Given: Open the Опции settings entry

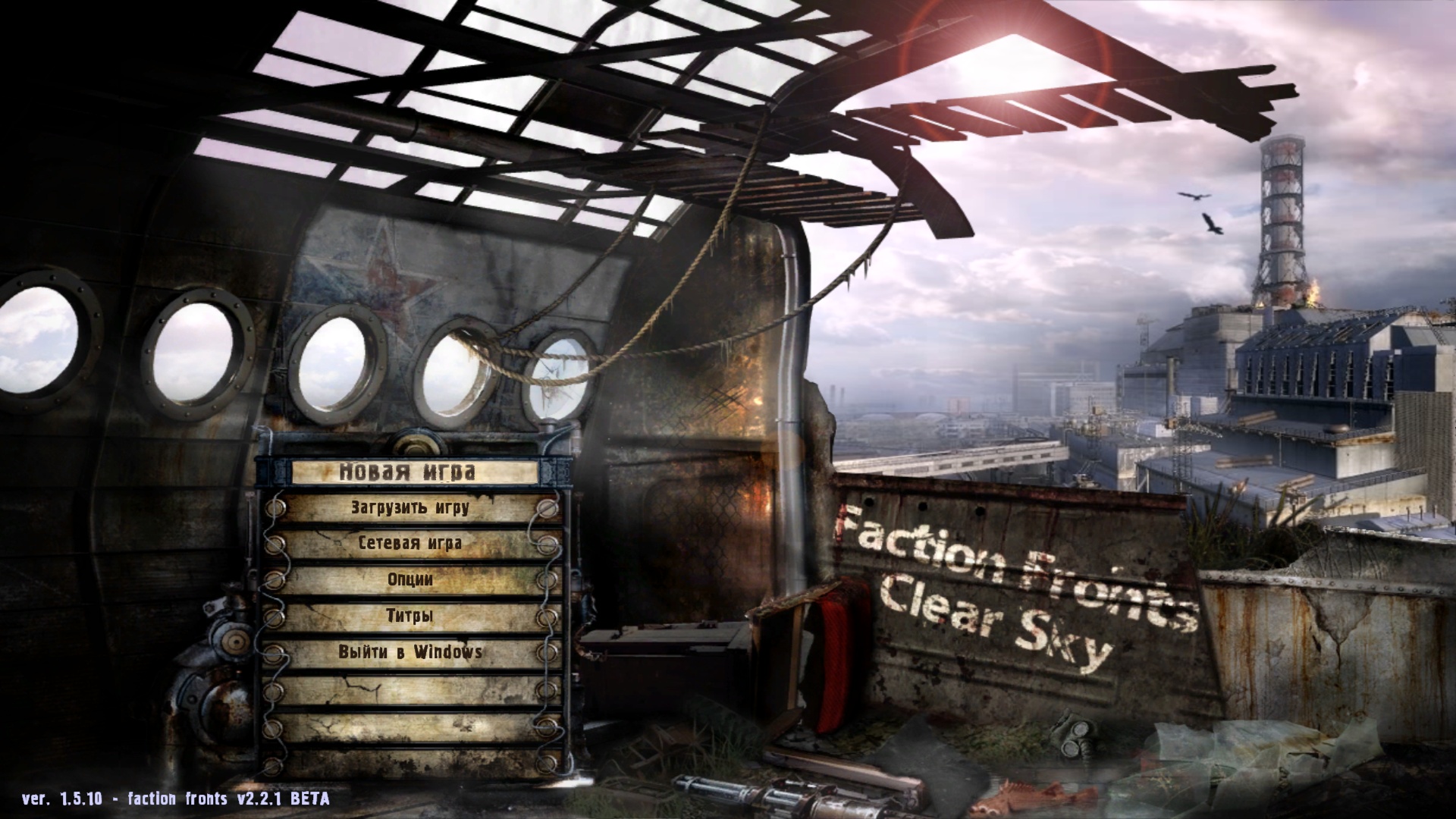Looking at the screenshot, I should pos(409,579).
